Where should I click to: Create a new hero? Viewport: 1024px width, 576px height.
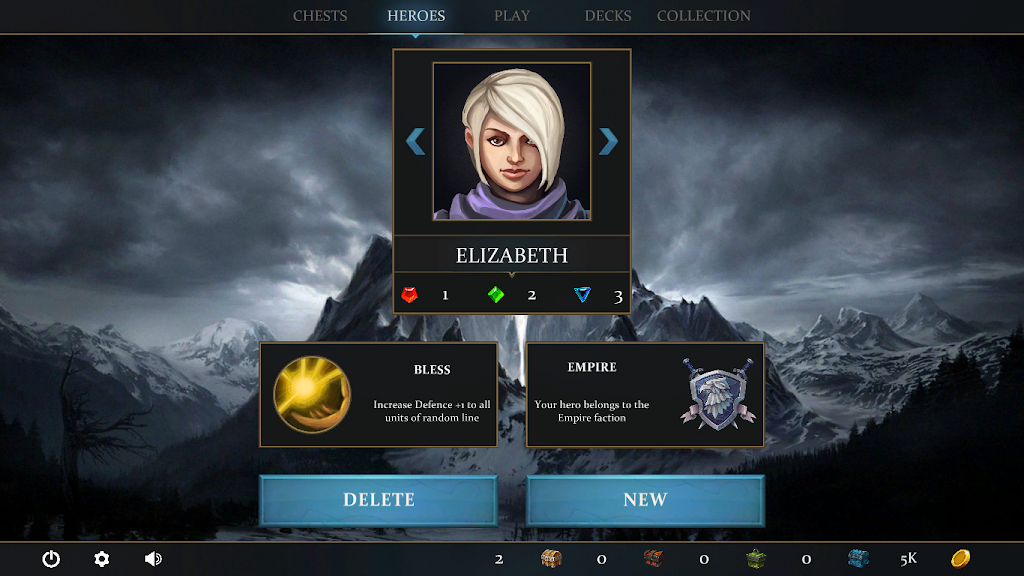point(645,500)
